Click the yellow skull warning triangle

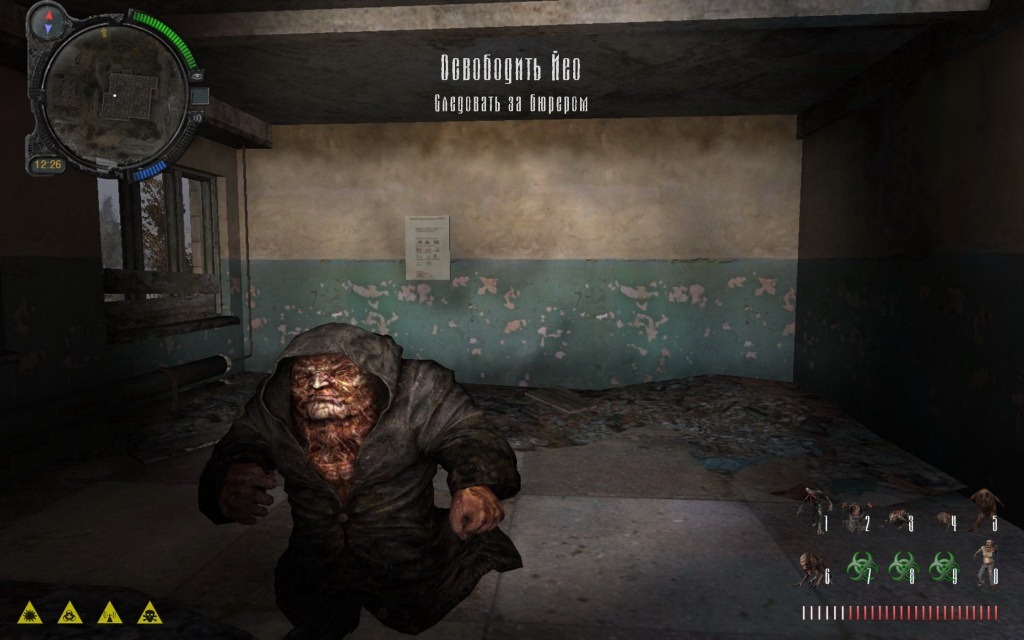pos(149,611)
